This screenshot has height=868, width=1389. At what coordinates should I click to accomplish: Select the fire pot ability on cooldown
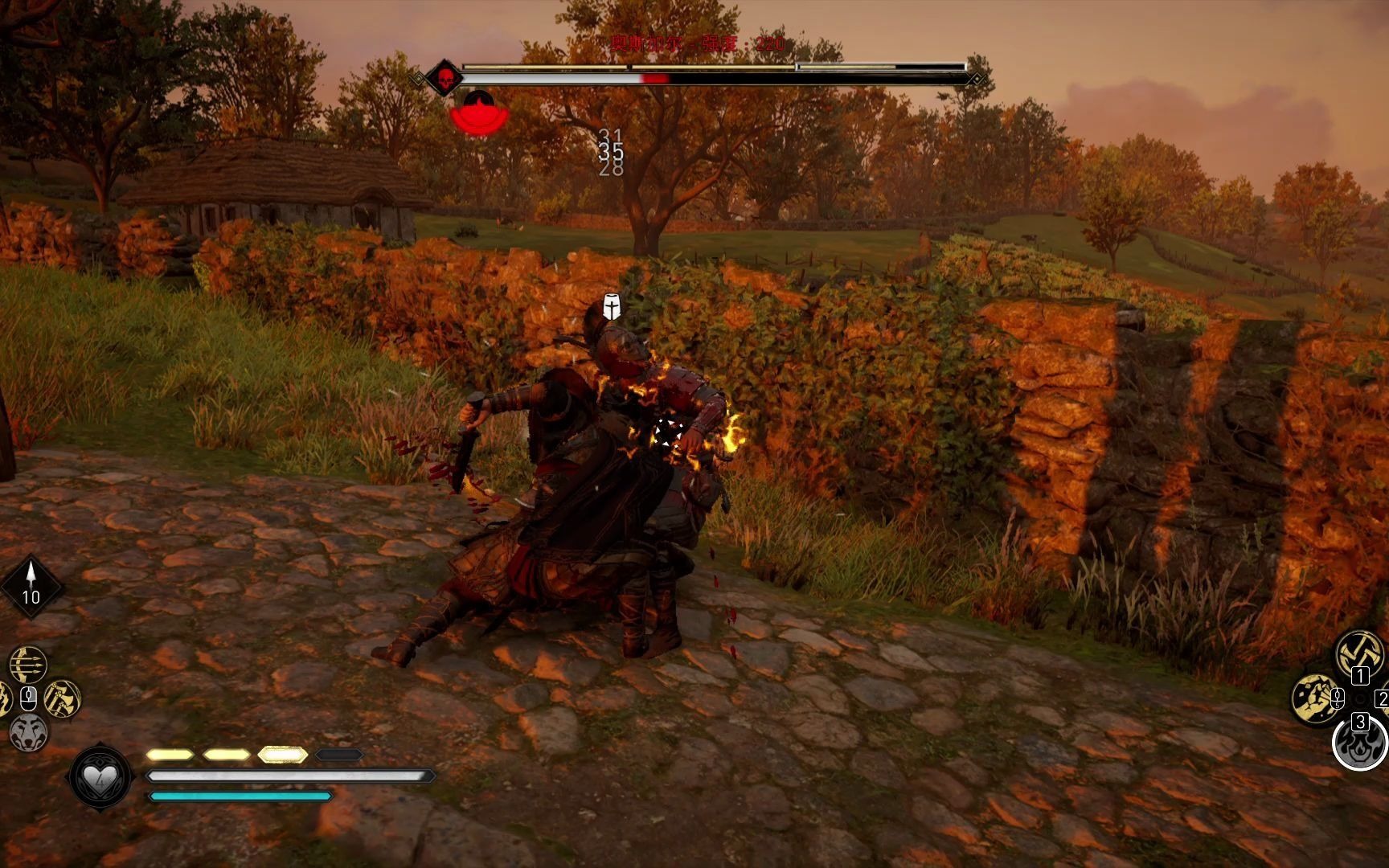point(1359,743)
